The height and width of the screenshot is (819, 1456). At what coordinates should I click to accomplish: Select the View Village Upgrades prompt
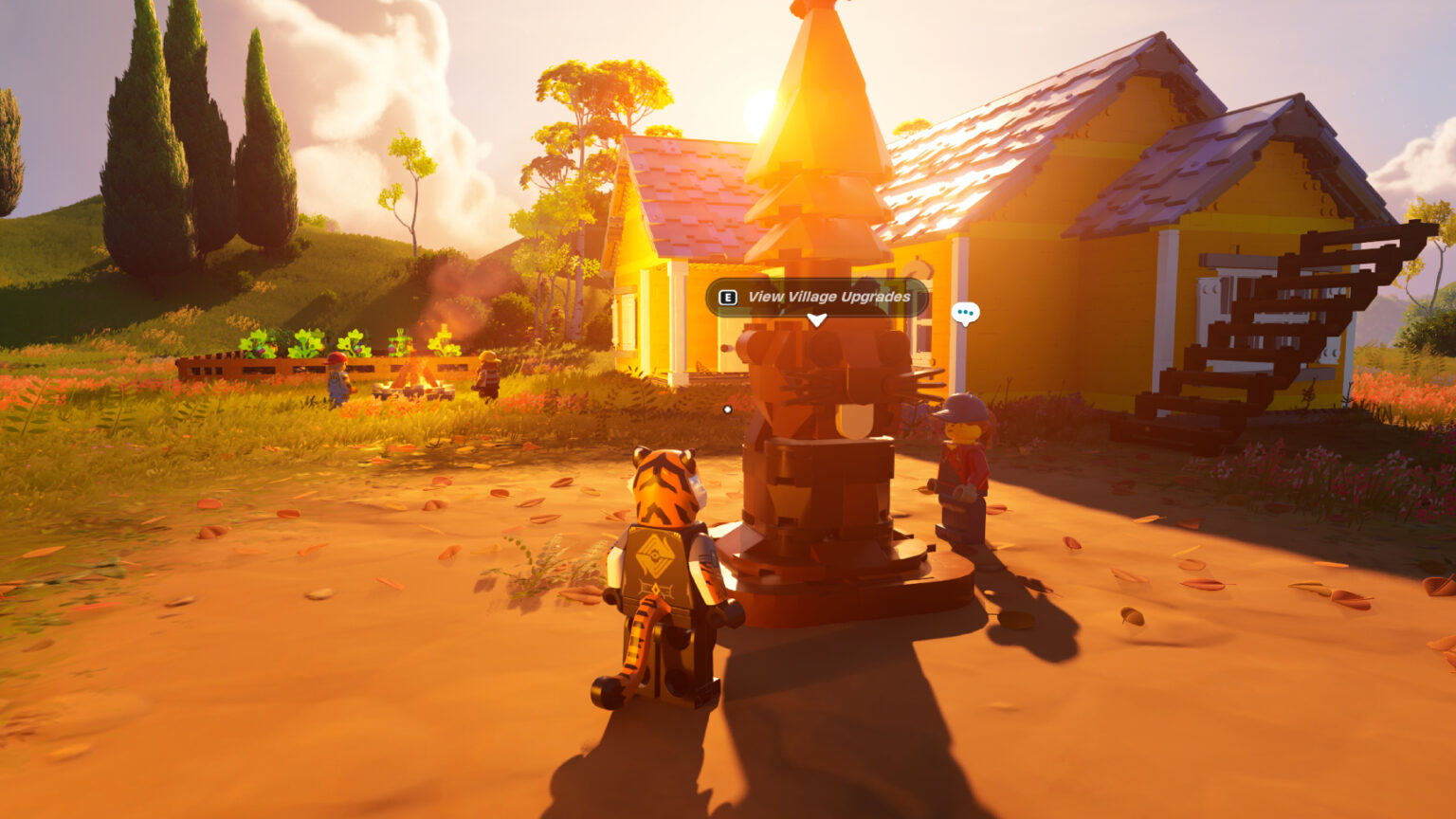[x=817, y=298]
